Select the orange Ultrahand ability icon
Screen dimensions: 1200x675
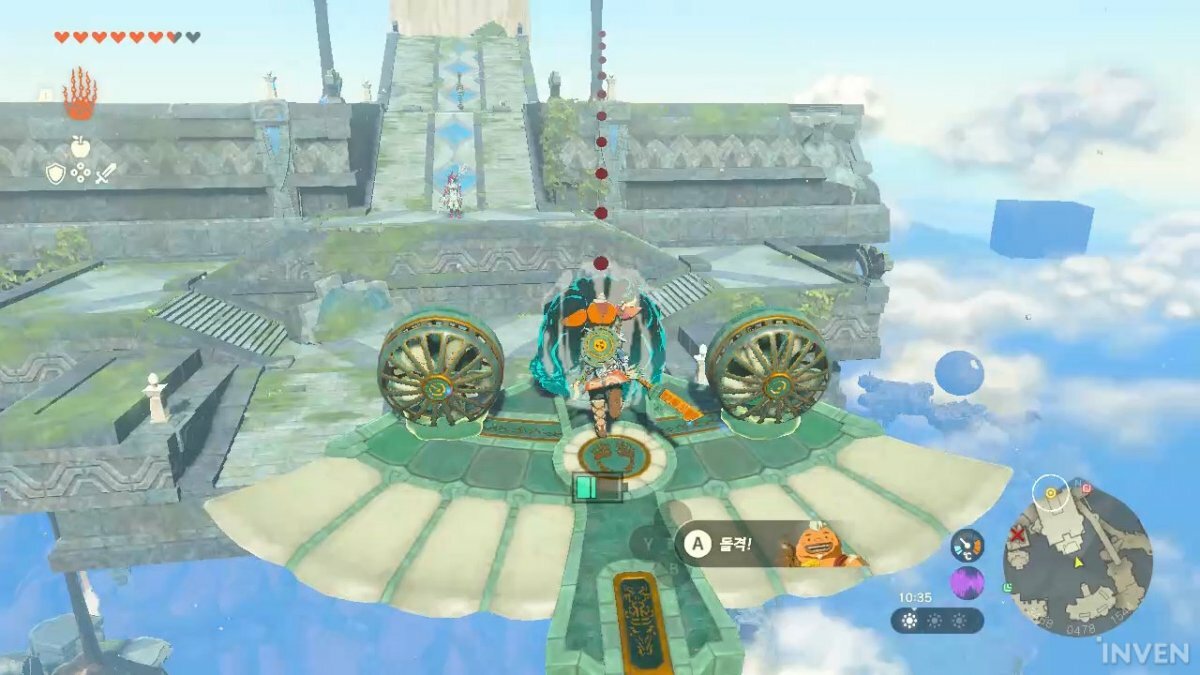(x=79, y=96)
